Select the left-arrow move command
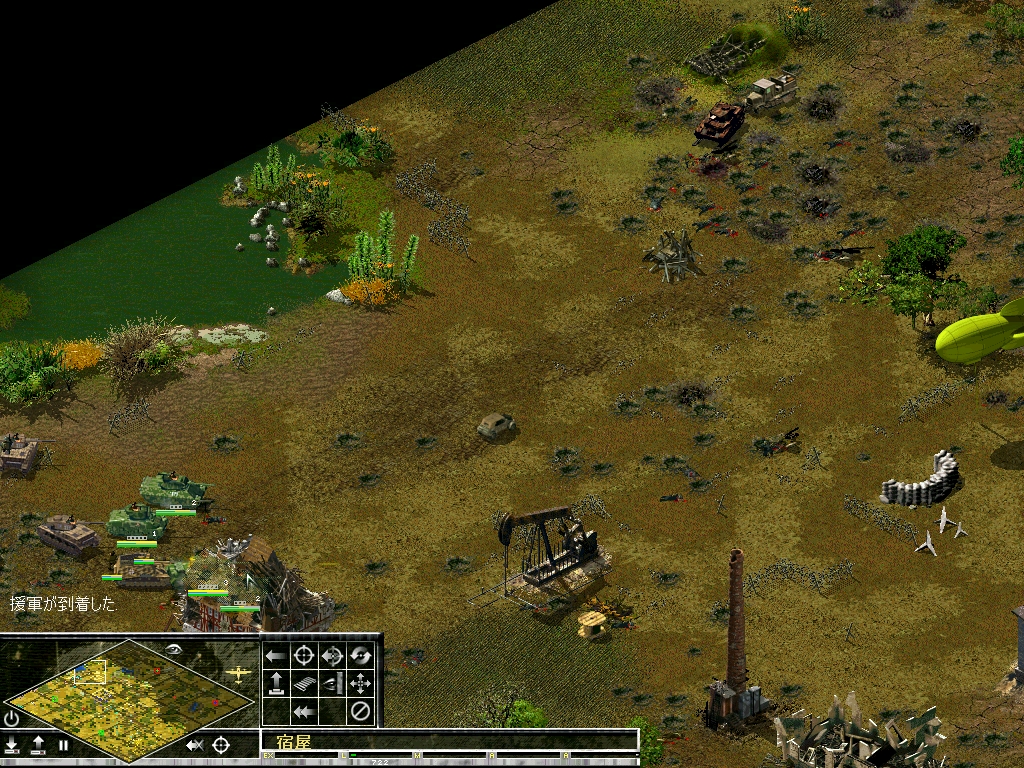Viewport: 1024px width, 768px height. pyautogui.click(x=277, y=656)
